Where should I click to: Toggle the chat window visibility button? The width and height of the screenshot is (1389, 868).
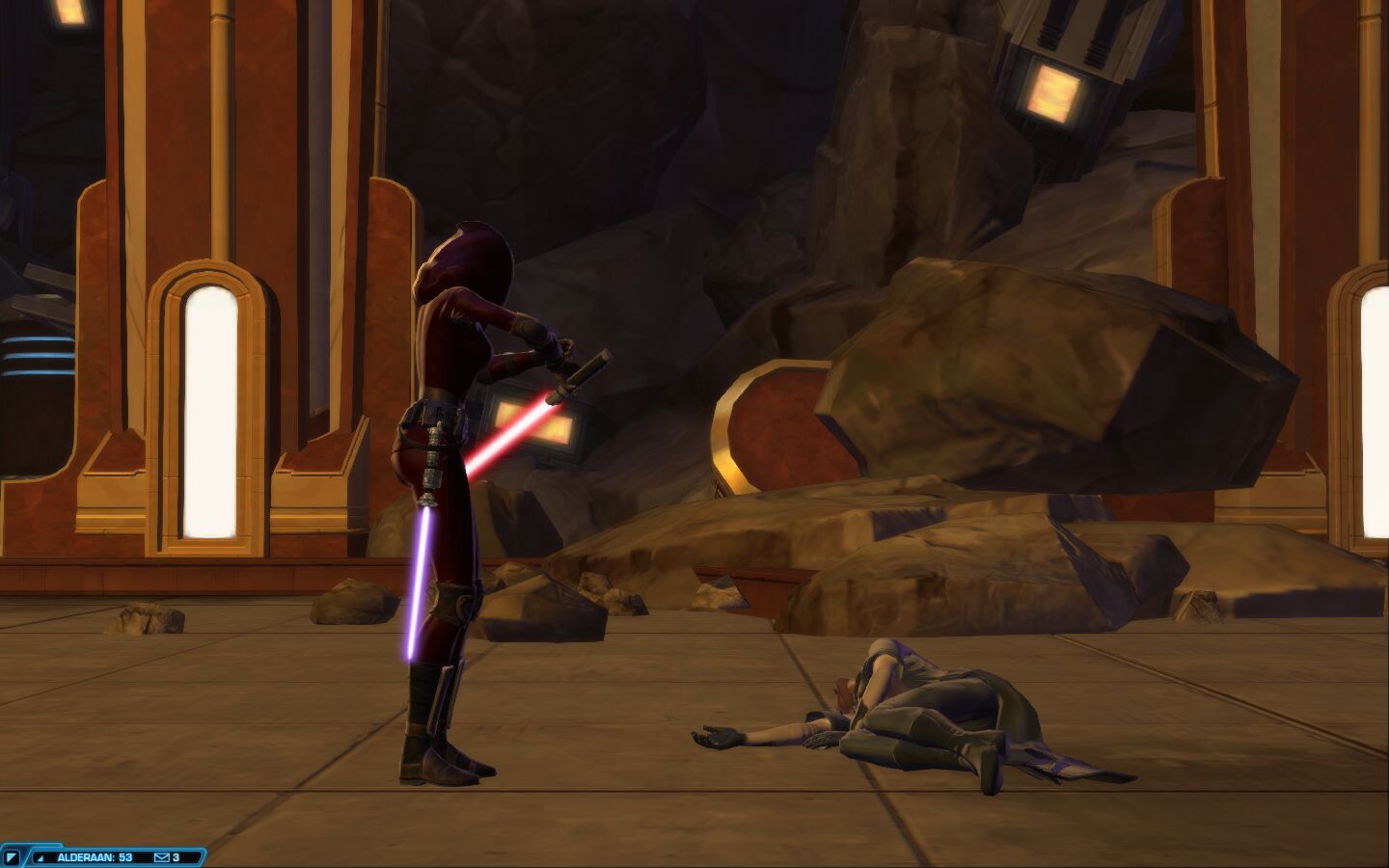click(x=12, y=855)
